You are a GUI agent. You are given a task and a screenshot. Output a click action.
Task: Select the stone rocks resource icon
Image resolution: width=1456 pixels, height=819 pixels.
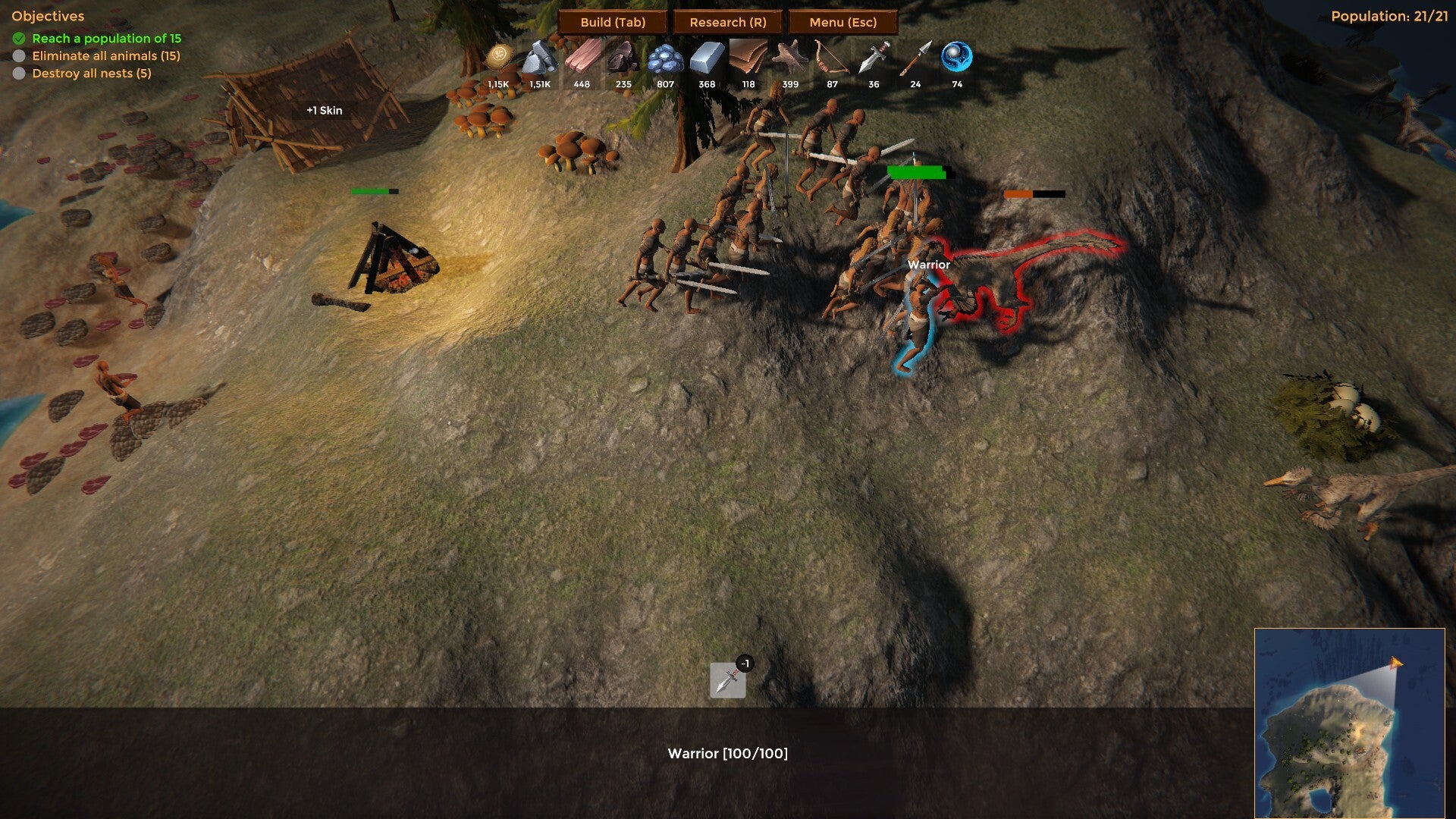(540, 59)
